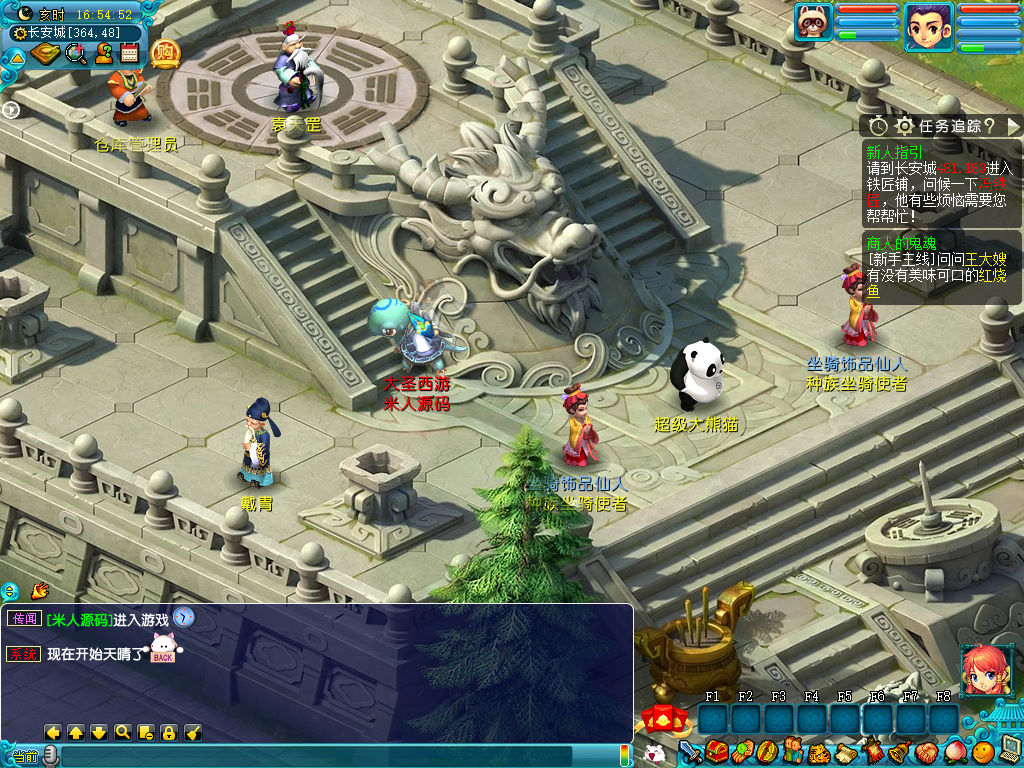Click the chat search magnifier button

[122, 732]
